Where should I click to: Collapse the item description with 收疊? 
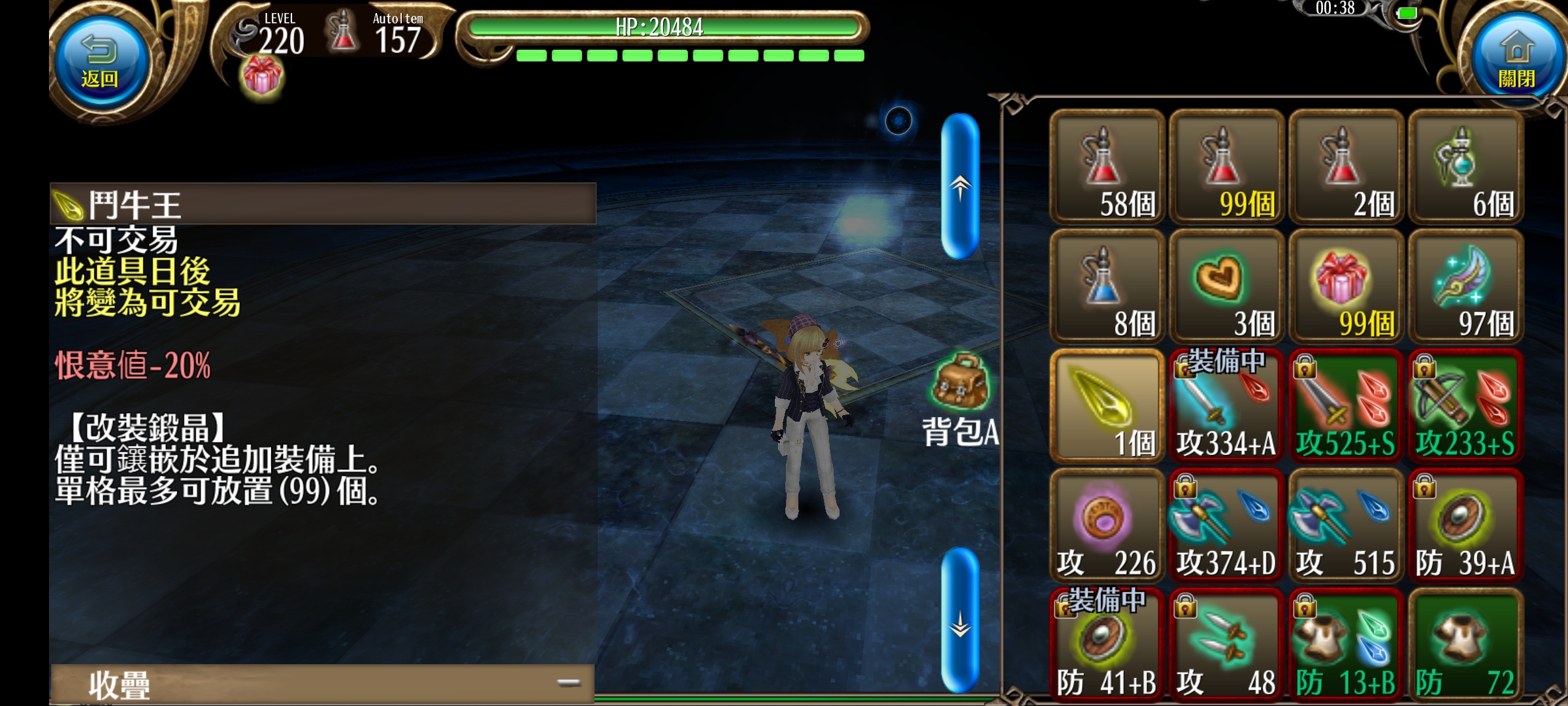(321, 684)
